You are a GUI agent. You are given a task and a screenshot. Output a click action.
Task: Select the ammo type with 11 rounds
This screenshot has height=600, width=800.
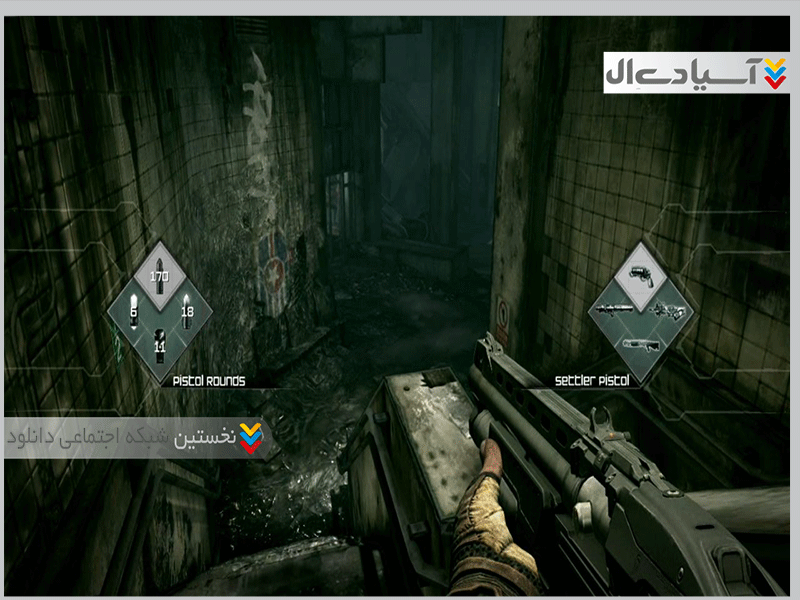coord(158,345)
